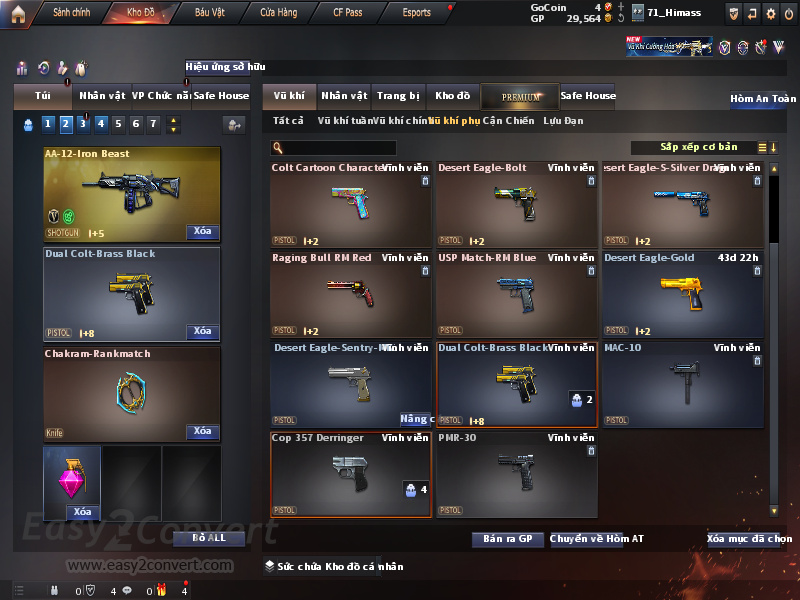Image resolution: width=800 pixels, height=600 pixels.
Task: Click the Bỏ ALL button
Action: 195,538
